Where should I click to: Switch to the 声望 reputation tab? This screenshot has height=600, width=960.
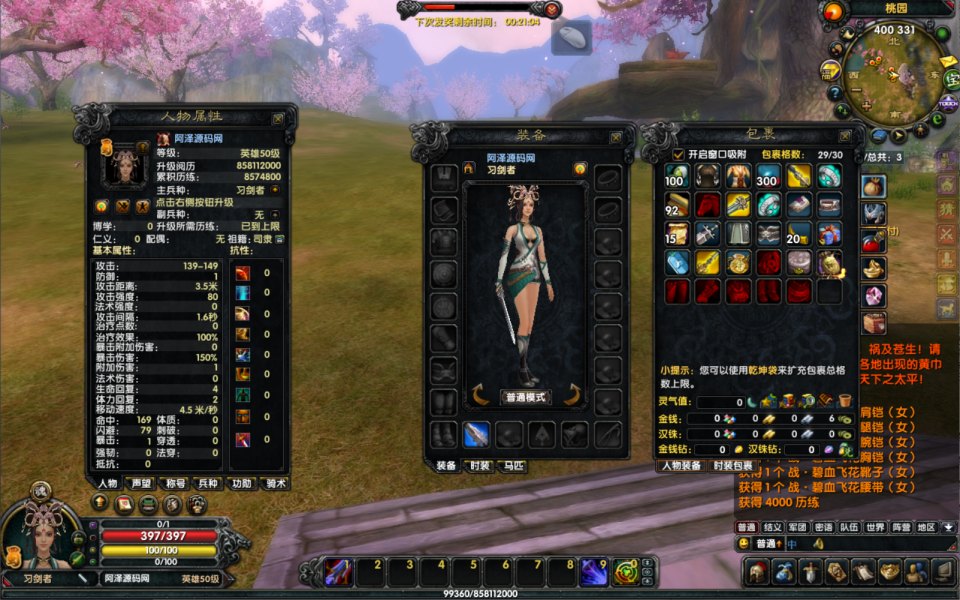[140, 483]
